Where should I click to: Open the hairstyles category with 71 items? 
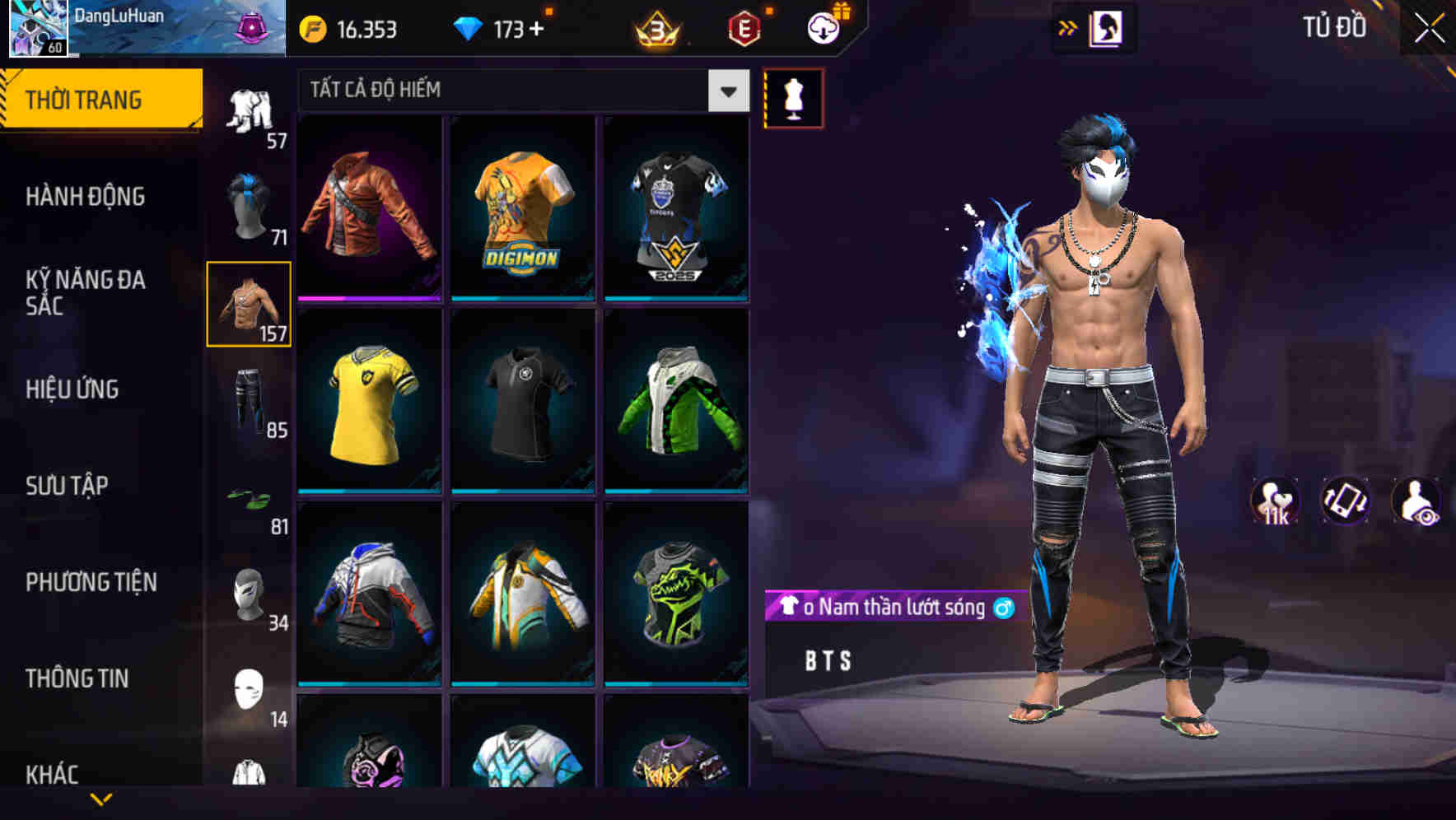click(250, 206)
